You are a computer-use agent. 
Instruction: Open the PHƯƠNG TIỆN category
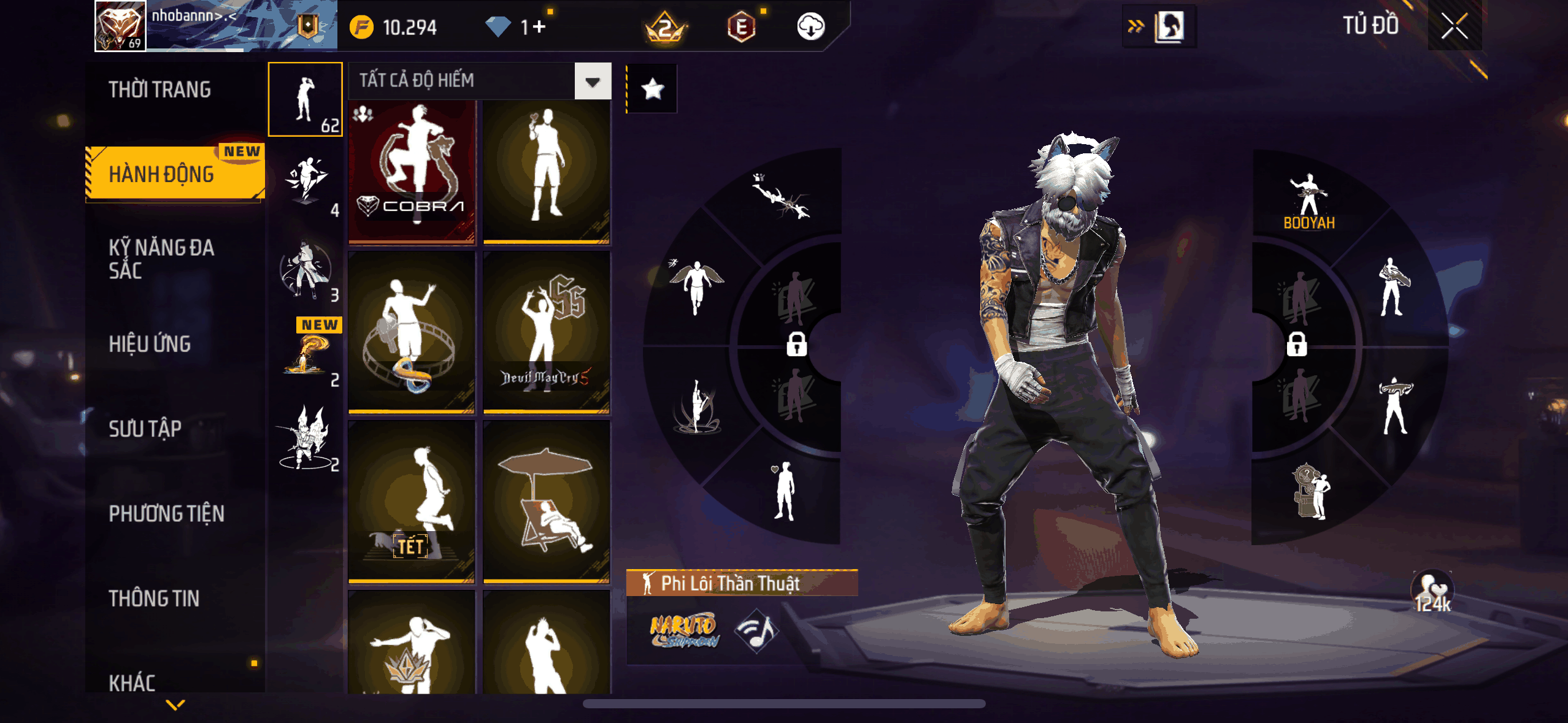pyautogui.click(x=167, y=515)
